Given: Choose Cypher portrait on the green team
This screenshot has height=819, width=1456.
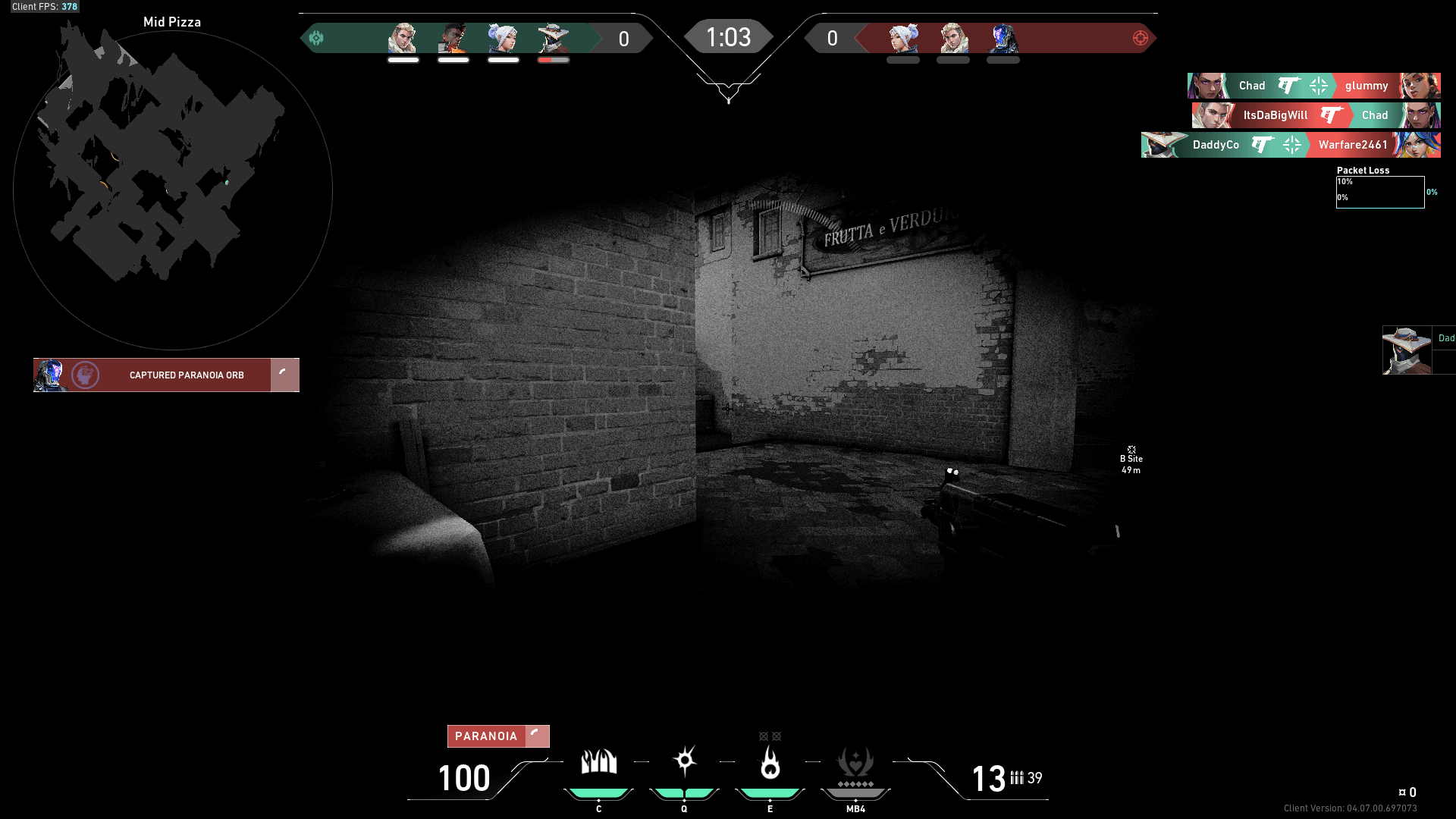Looking at the screenshot, I should pos(554,38).
